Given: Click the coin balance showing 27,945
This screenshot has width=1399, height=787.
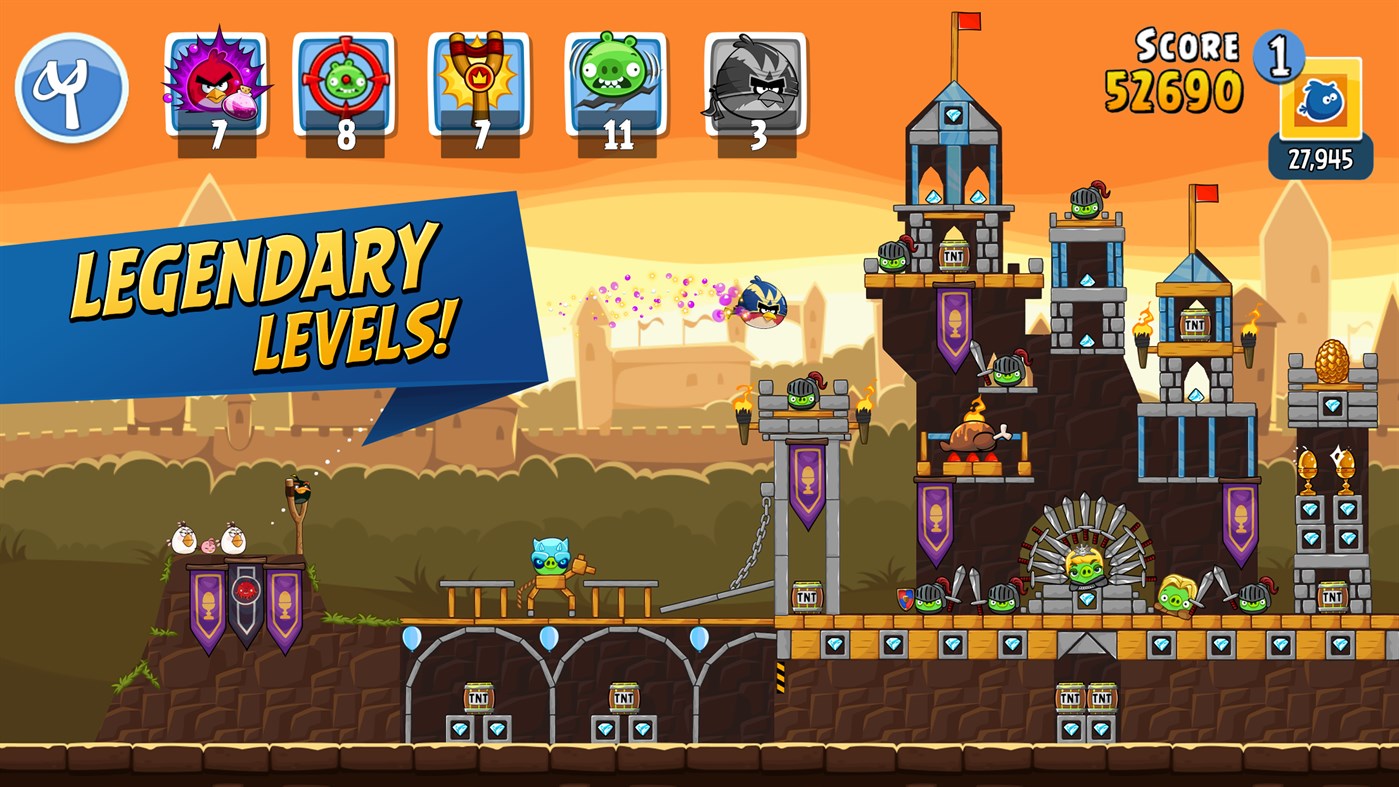Looking at the screenshot, I should (1320, 156).
